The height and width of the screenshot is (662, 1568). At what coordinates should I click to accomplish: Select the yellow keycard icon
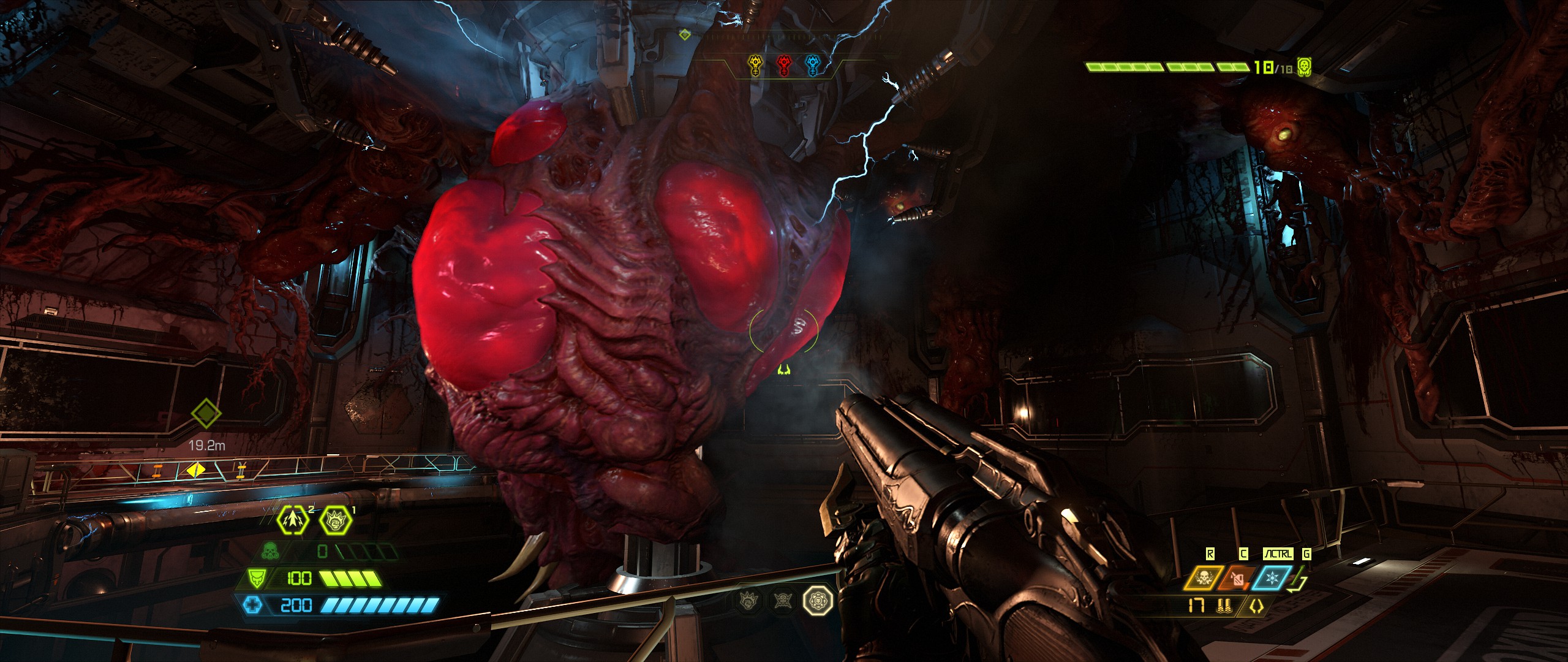point(757,65)
